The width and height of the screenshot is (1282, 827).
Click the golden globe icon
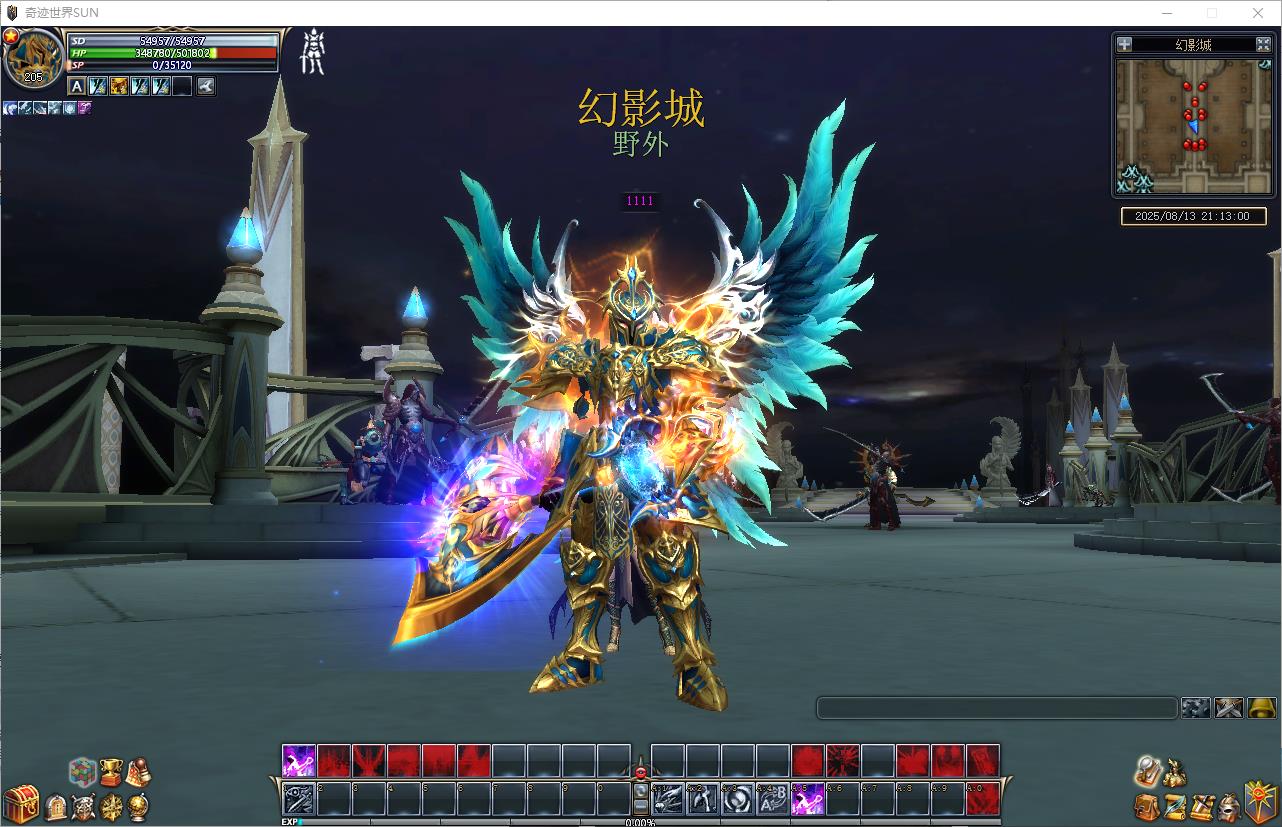[x=138, y=806]
